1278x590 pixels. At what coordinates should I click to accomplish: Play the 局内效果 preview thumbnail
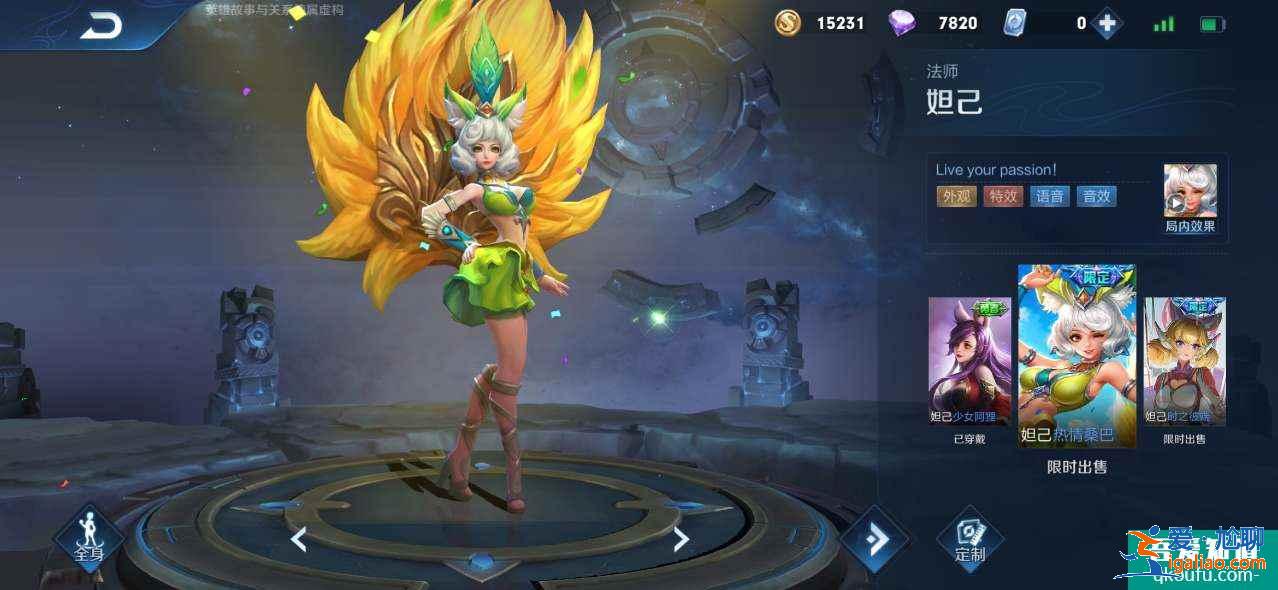[1190, 191]
